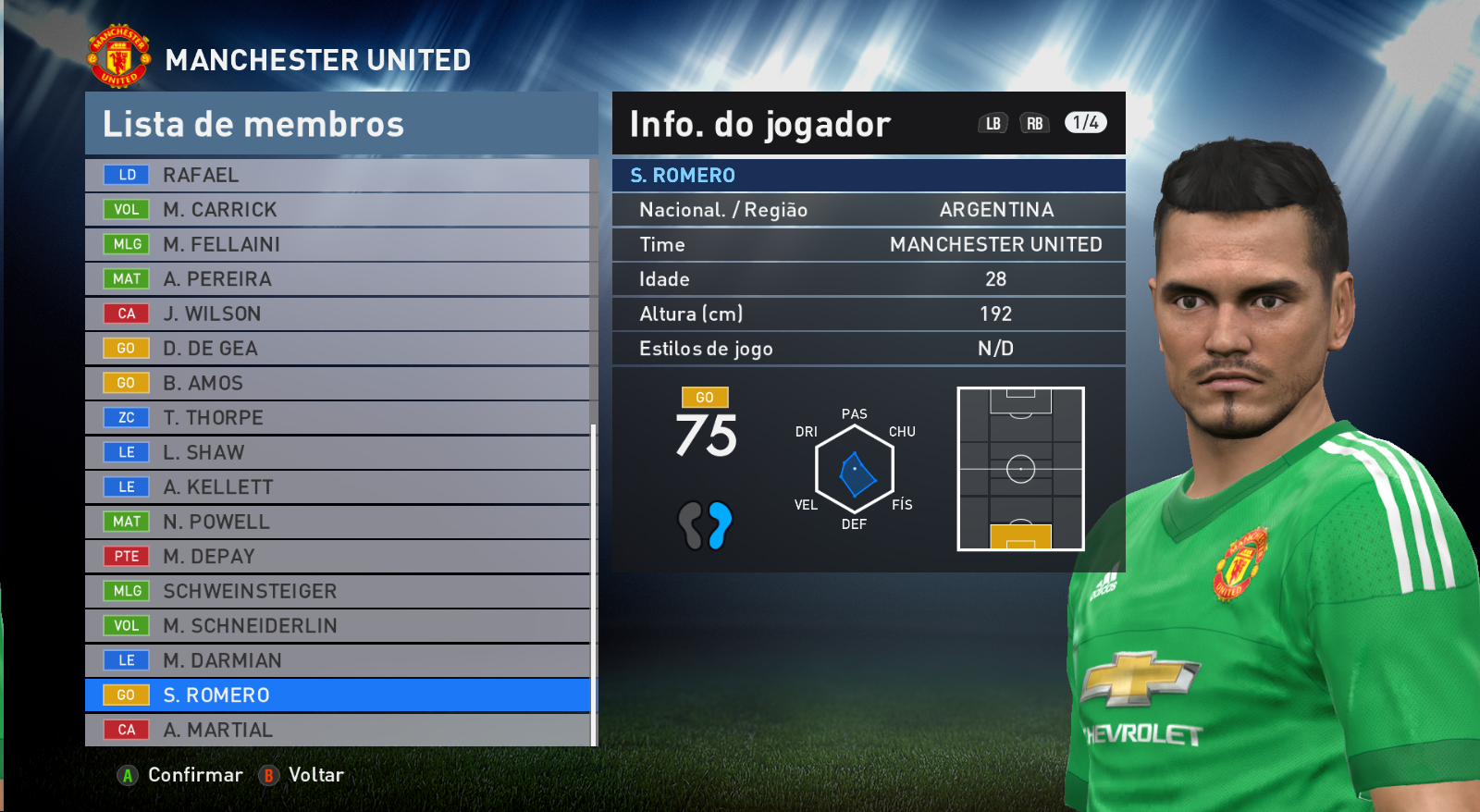Choose M. Schneiderlin from the list
Screen dimensions: 1480x812
tap(338, 626)
